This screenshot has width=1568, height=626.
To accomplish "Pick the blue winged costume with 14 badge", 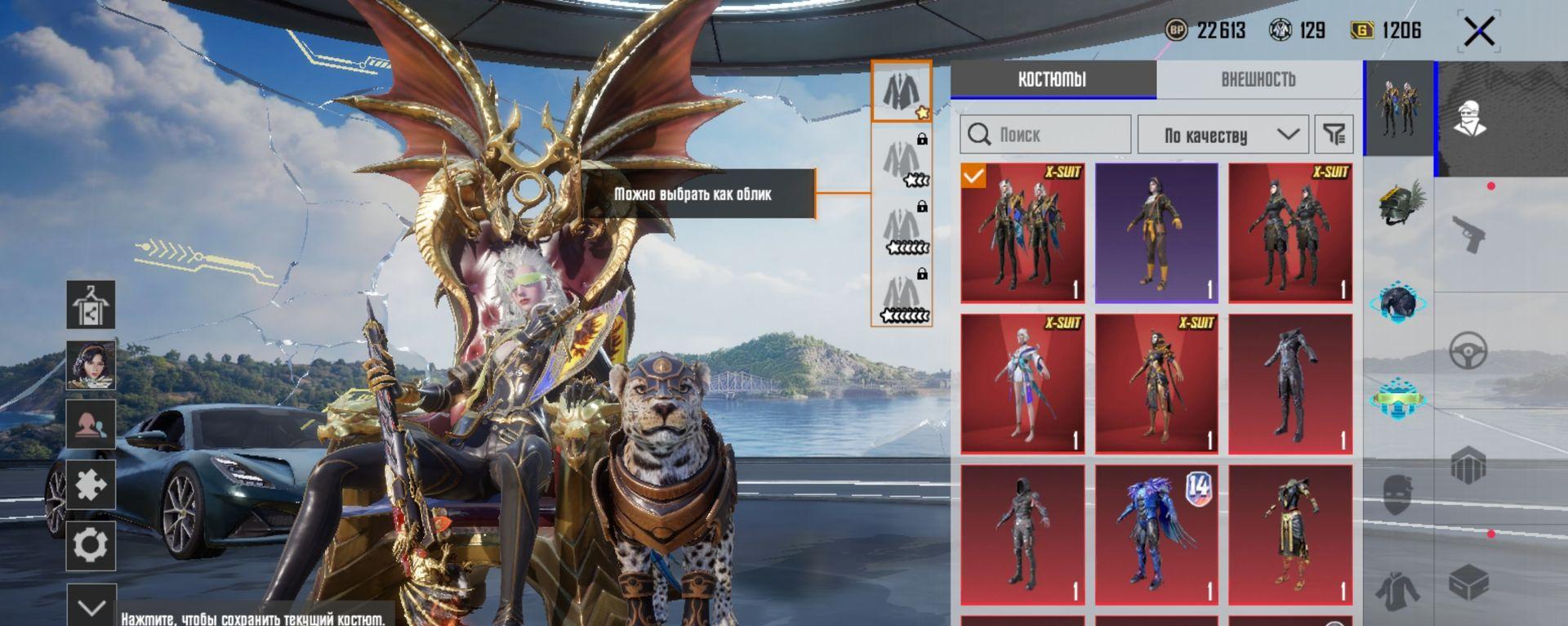I will [1156, 534].
